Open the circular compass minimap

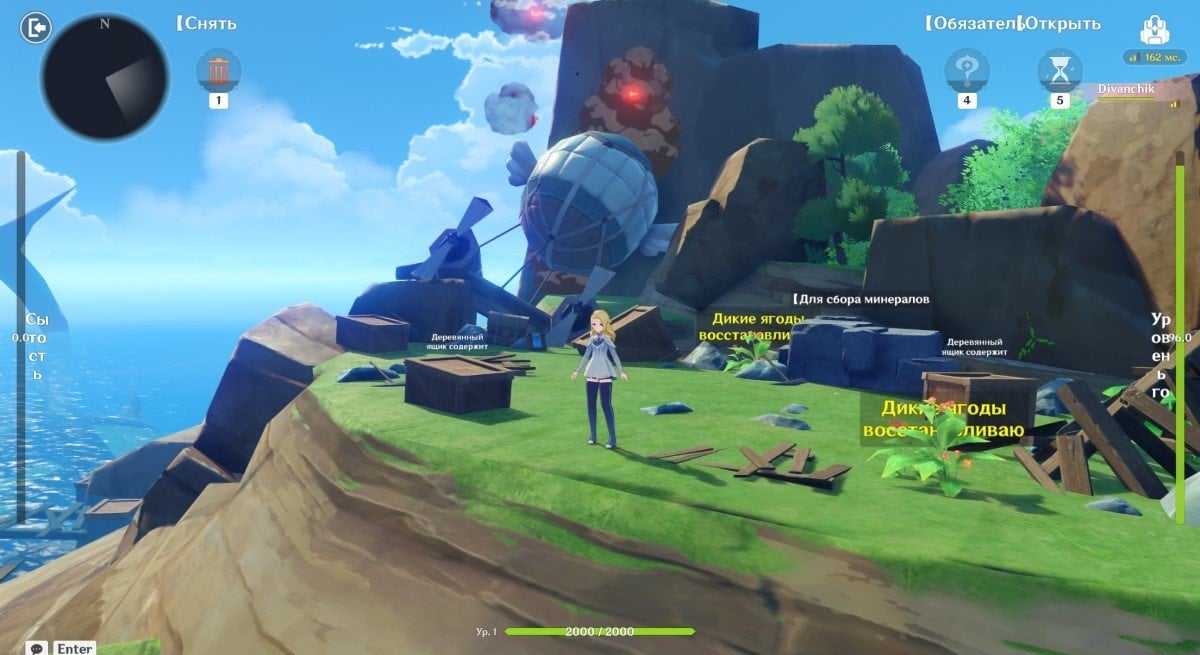click(x=105, y=77)
